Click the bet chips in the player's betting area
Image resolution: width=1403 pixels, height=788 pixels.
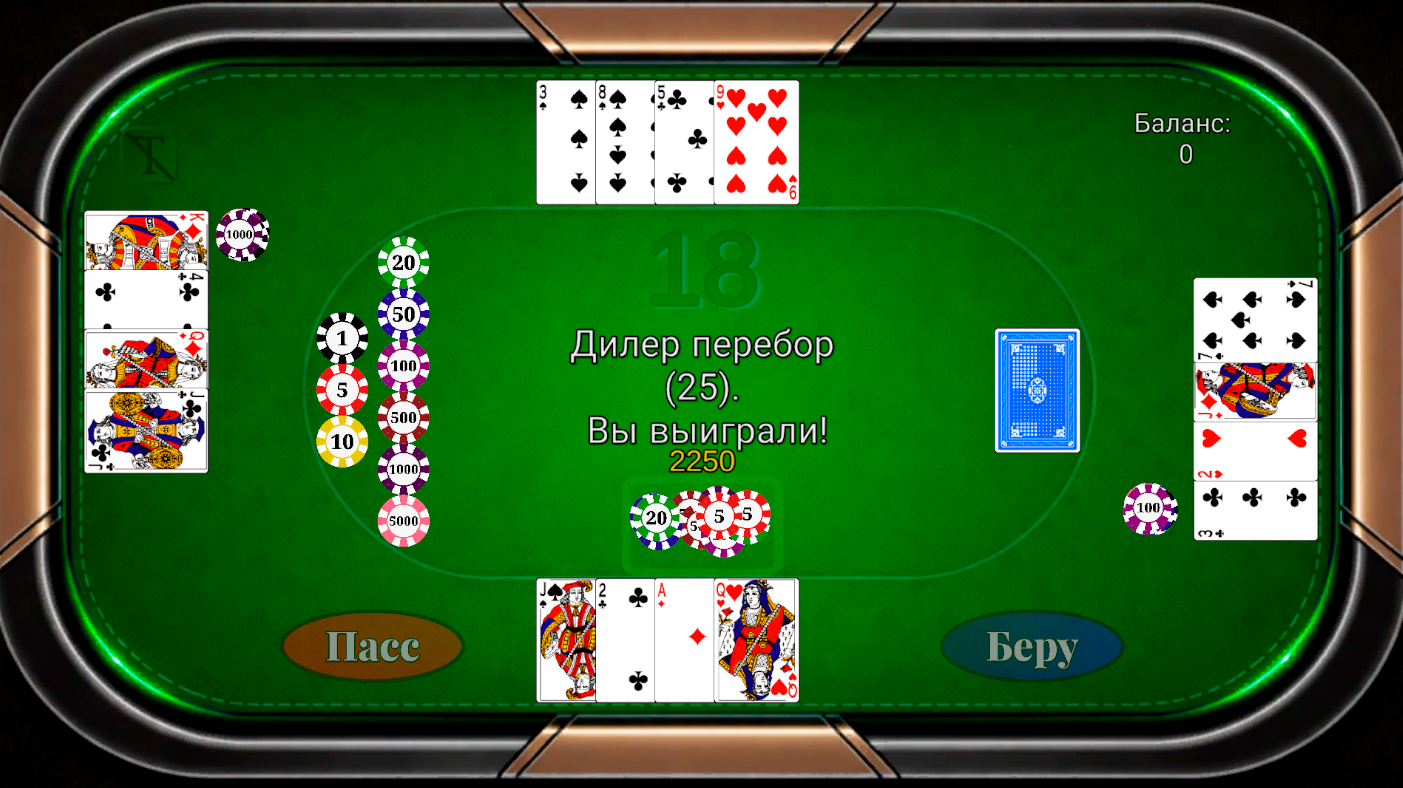(x=700, y=521)
